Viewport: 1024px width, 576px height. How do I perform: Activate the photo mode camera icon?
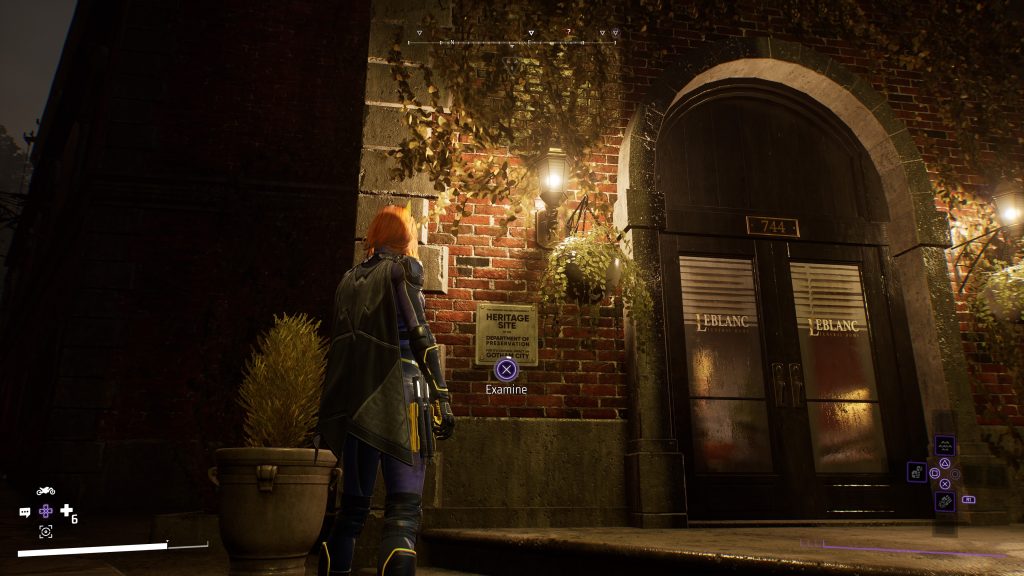[x=45, y=531]
